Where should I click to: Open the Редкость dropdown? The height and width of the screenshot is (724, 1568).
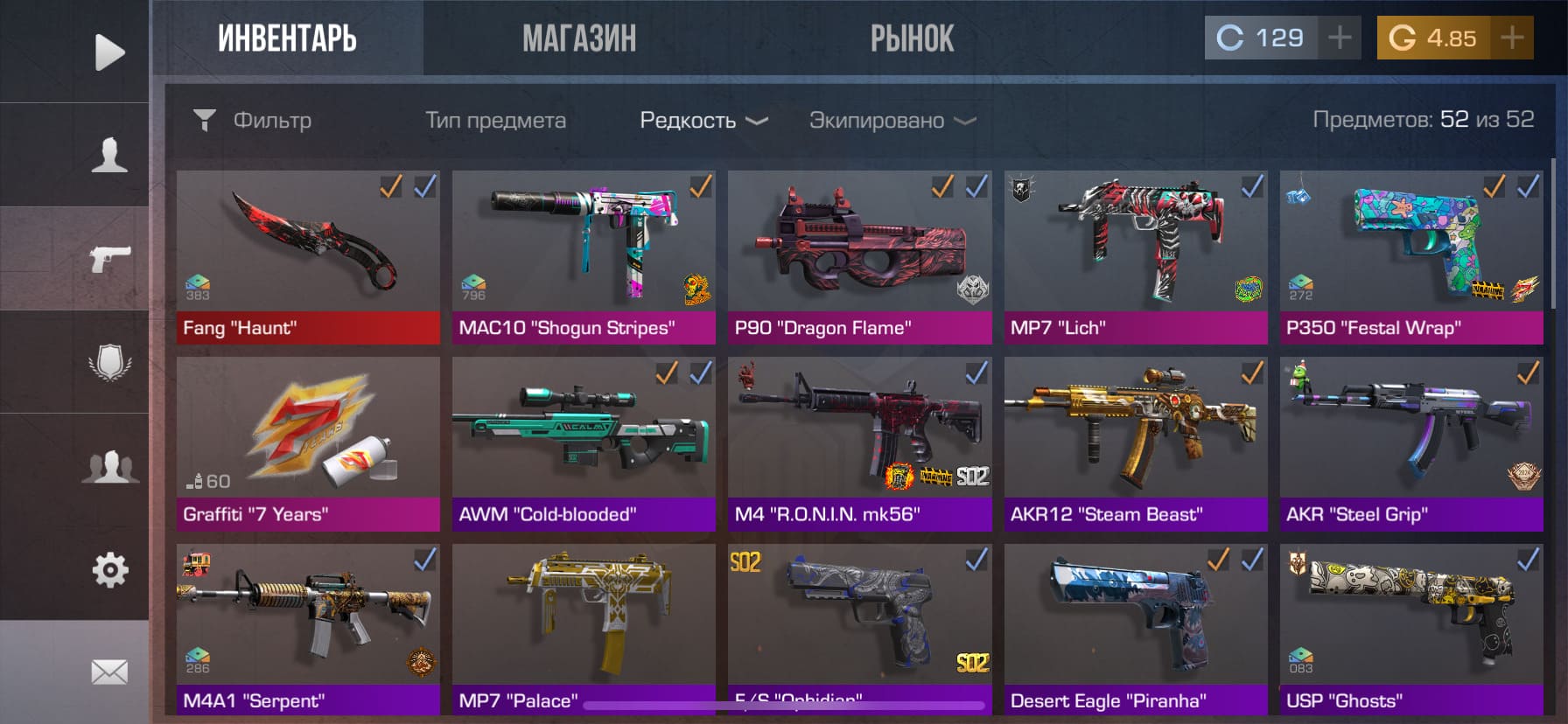[x=703, y=120]
